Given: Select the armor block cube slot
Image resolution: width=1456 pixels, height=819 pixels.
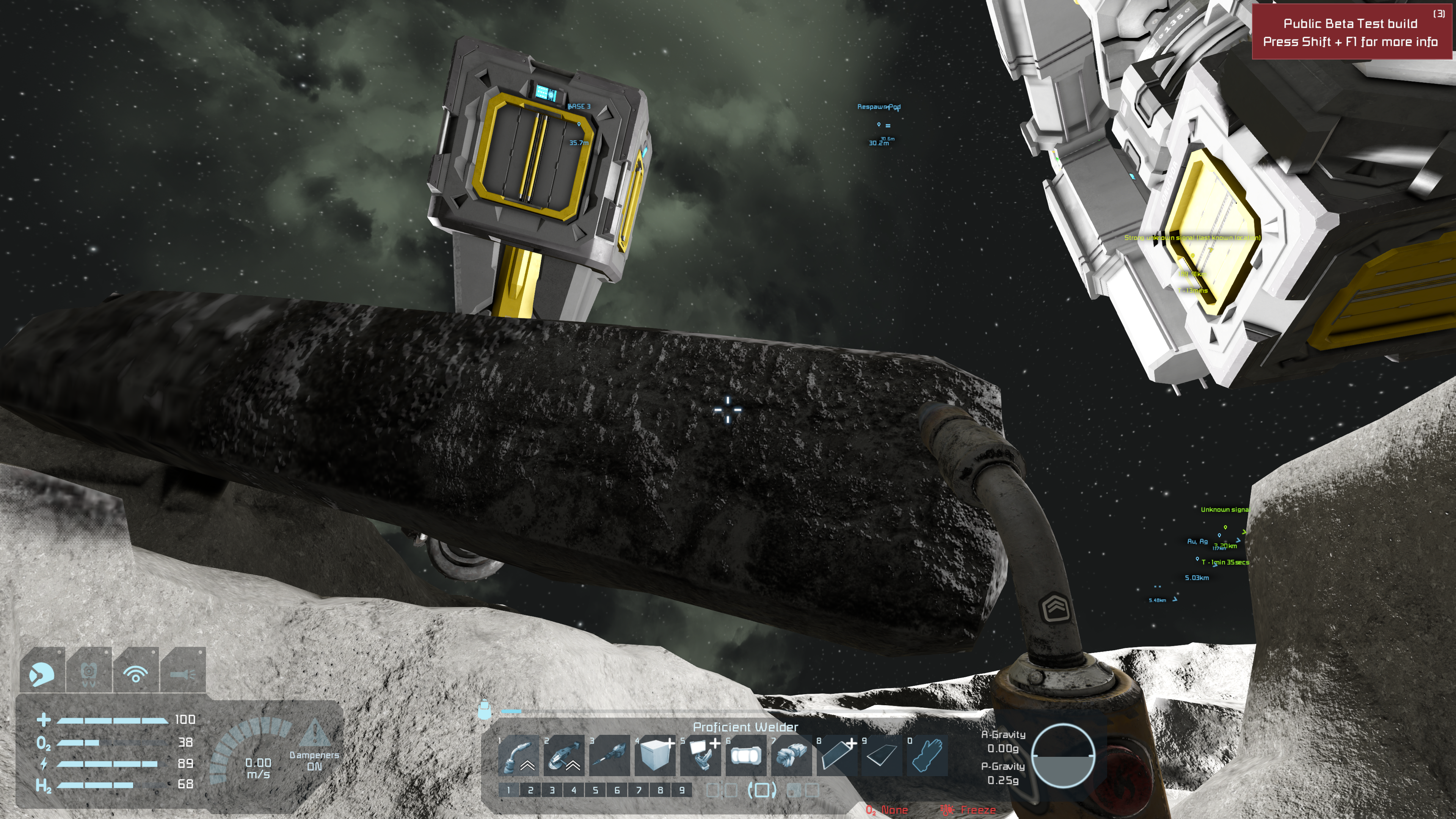Looking at the screenshot, I should click(x=654, y=756).
